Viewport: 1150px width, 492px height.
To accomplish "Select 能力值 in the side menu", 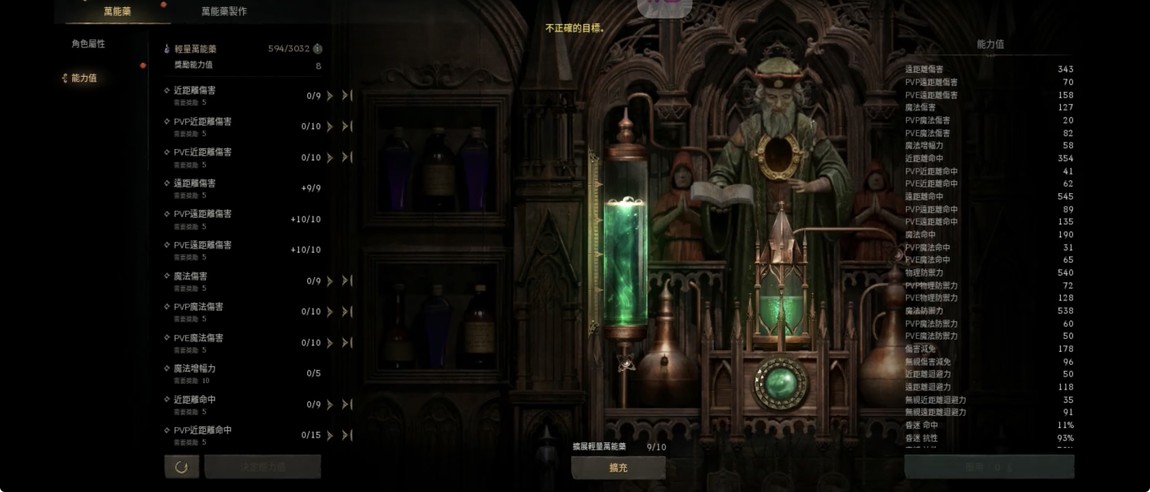I will click(84, 78).
